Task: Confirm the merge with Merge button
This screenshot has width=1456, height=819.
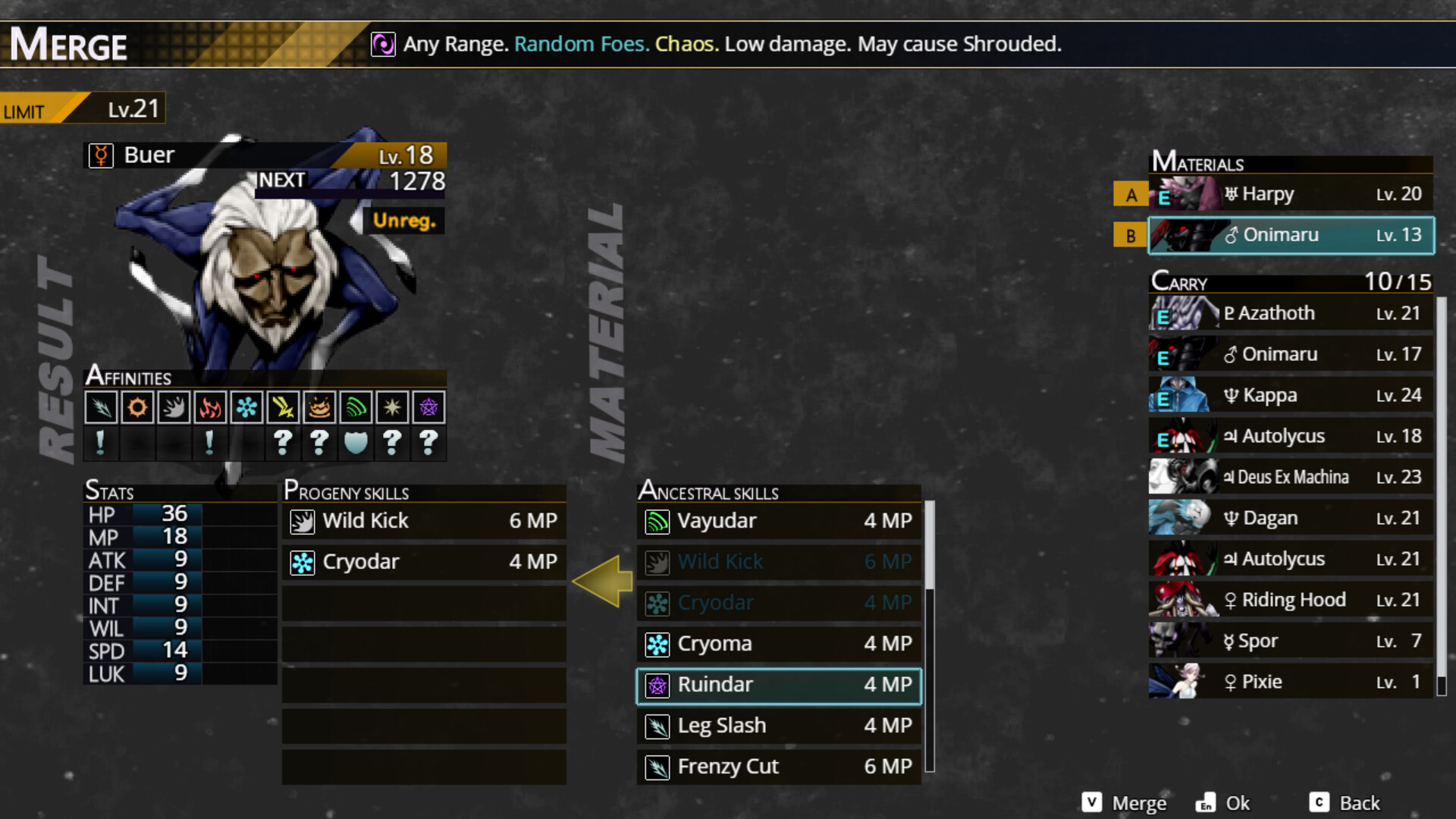Action: (x=1125, y=803)
